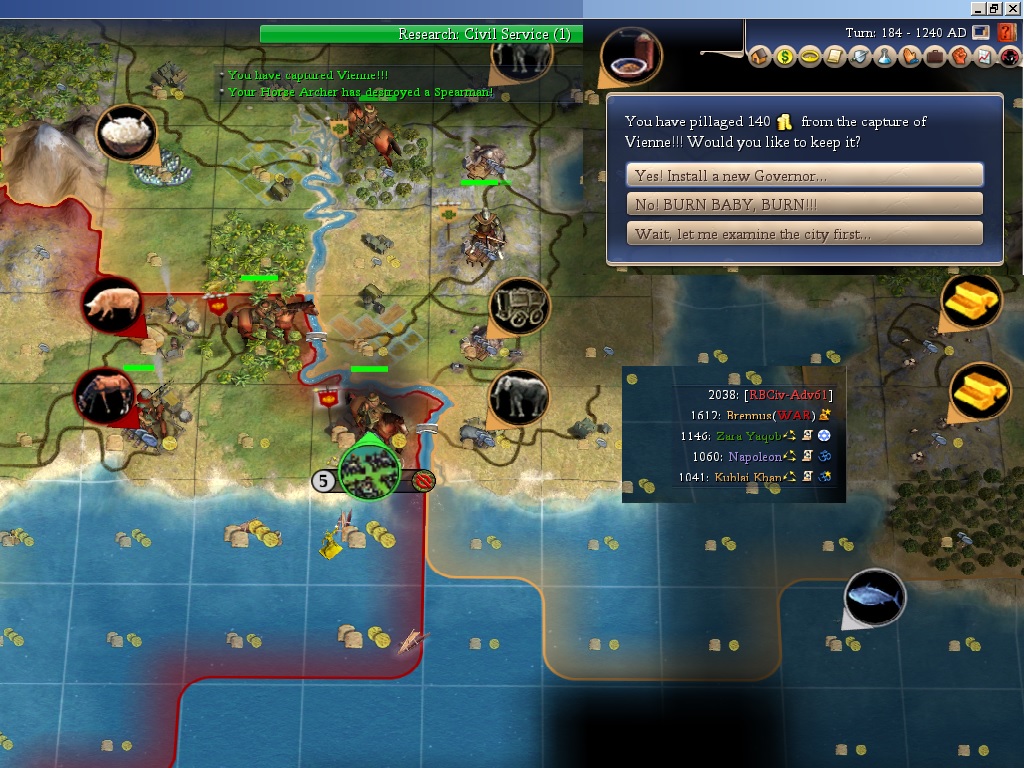Open the religion advisor praying hands icon
This screenshot has height=768, width=1024.
909,57
